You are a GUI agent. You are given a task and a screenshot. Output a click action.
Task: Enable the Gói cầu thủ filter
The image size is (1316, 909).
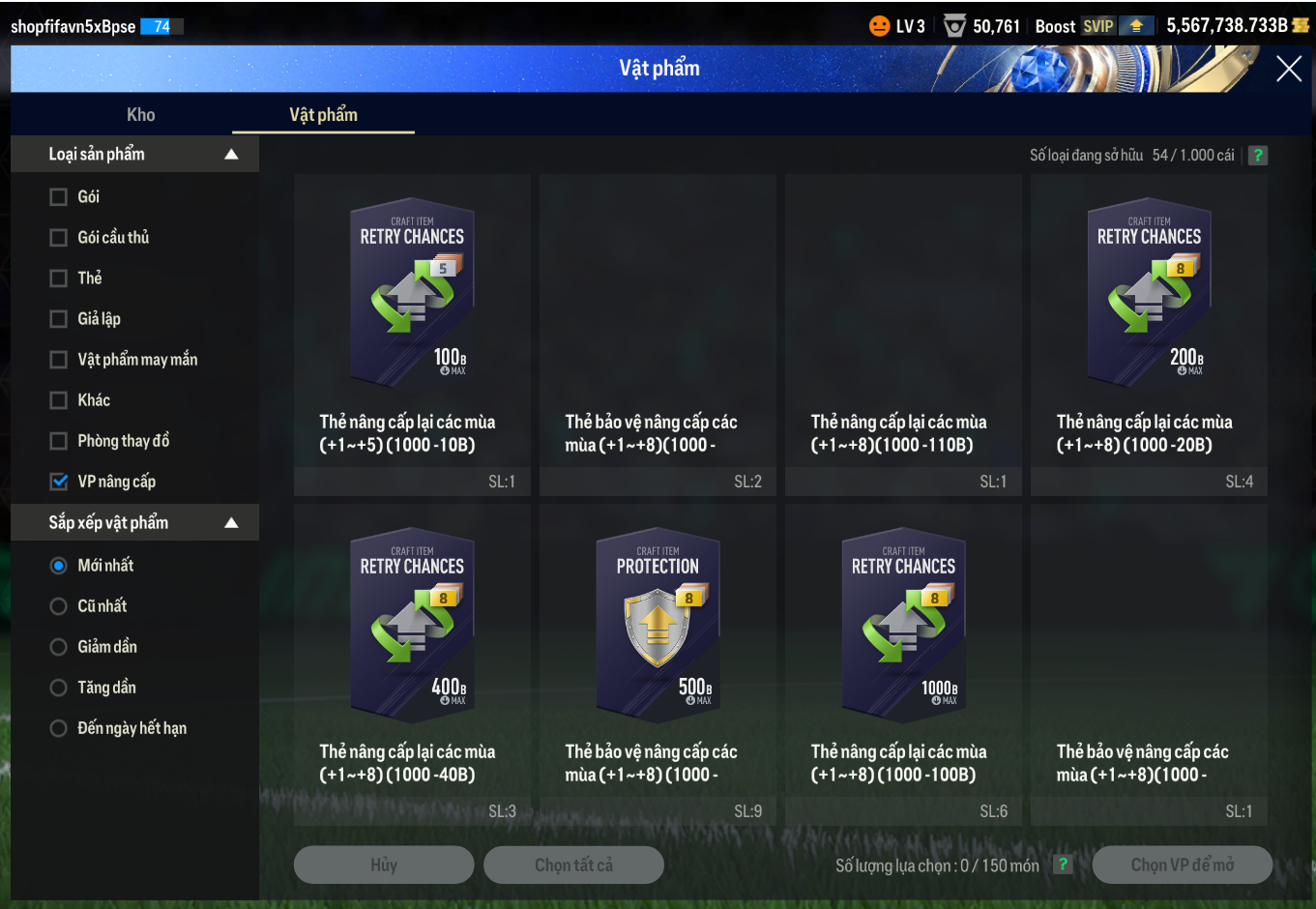(59, 238)
